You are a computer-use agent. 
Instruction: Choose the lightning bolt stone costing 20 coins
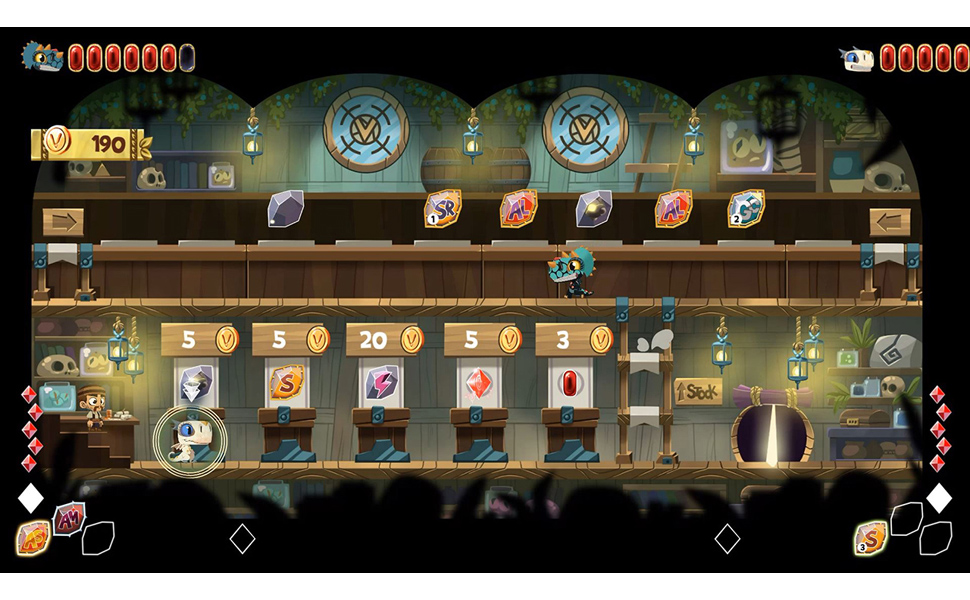click(x=382, y=384)
